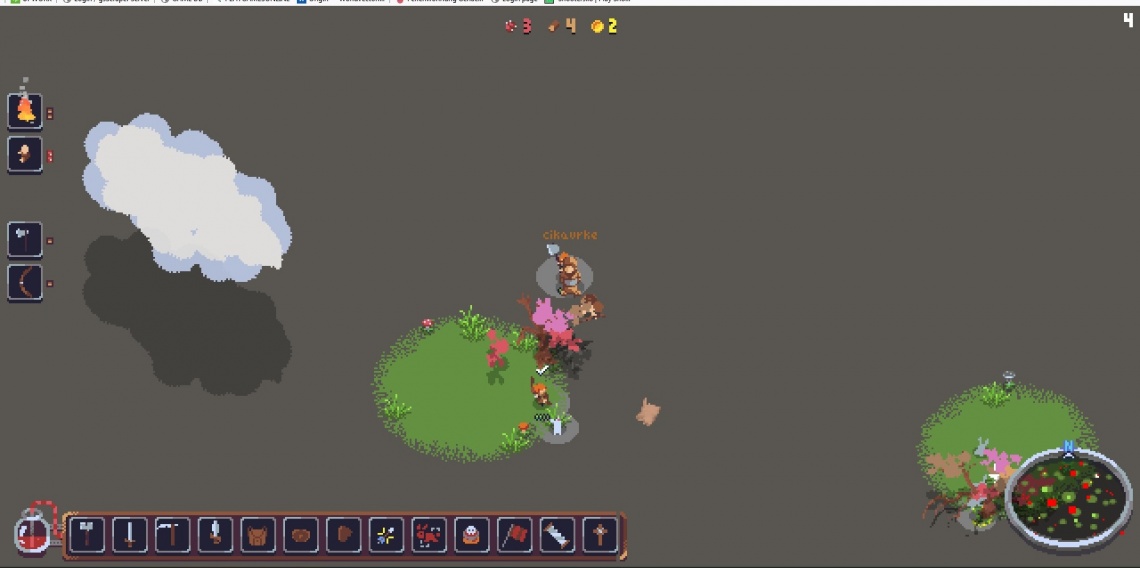
Task: Equip the sword from the hotbar
Action: pos(130,535)
